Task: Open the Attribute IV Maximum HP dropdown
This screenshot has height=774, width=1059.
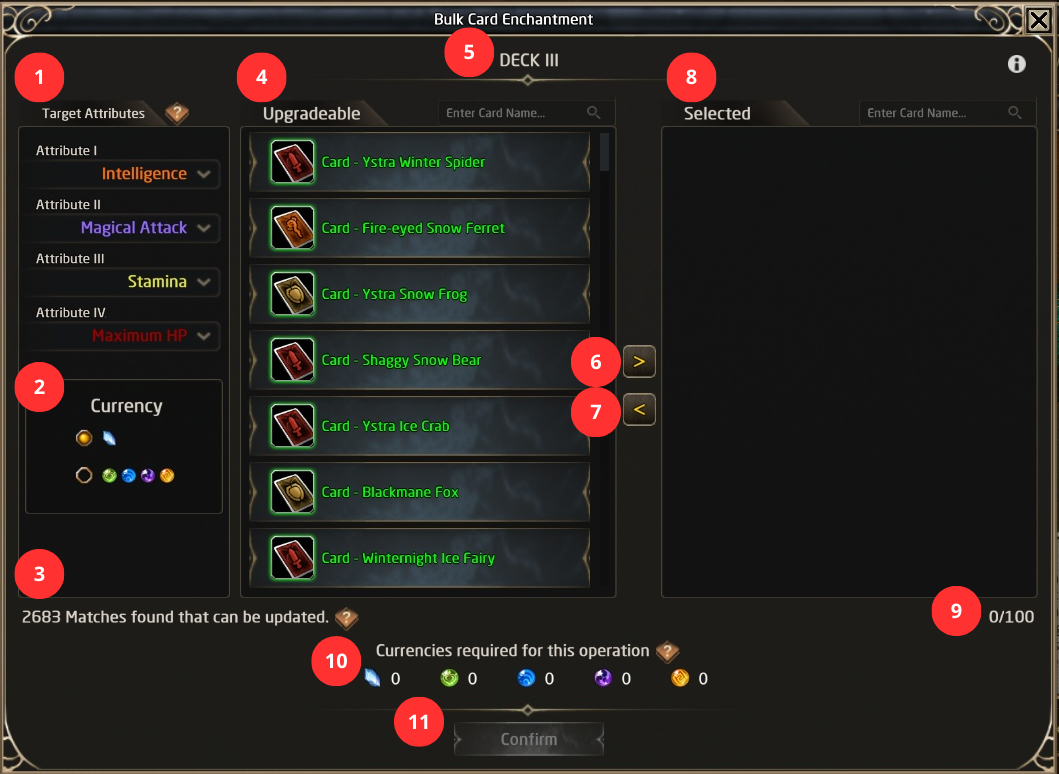Action: pyautogui.click(x=124, y=336)
